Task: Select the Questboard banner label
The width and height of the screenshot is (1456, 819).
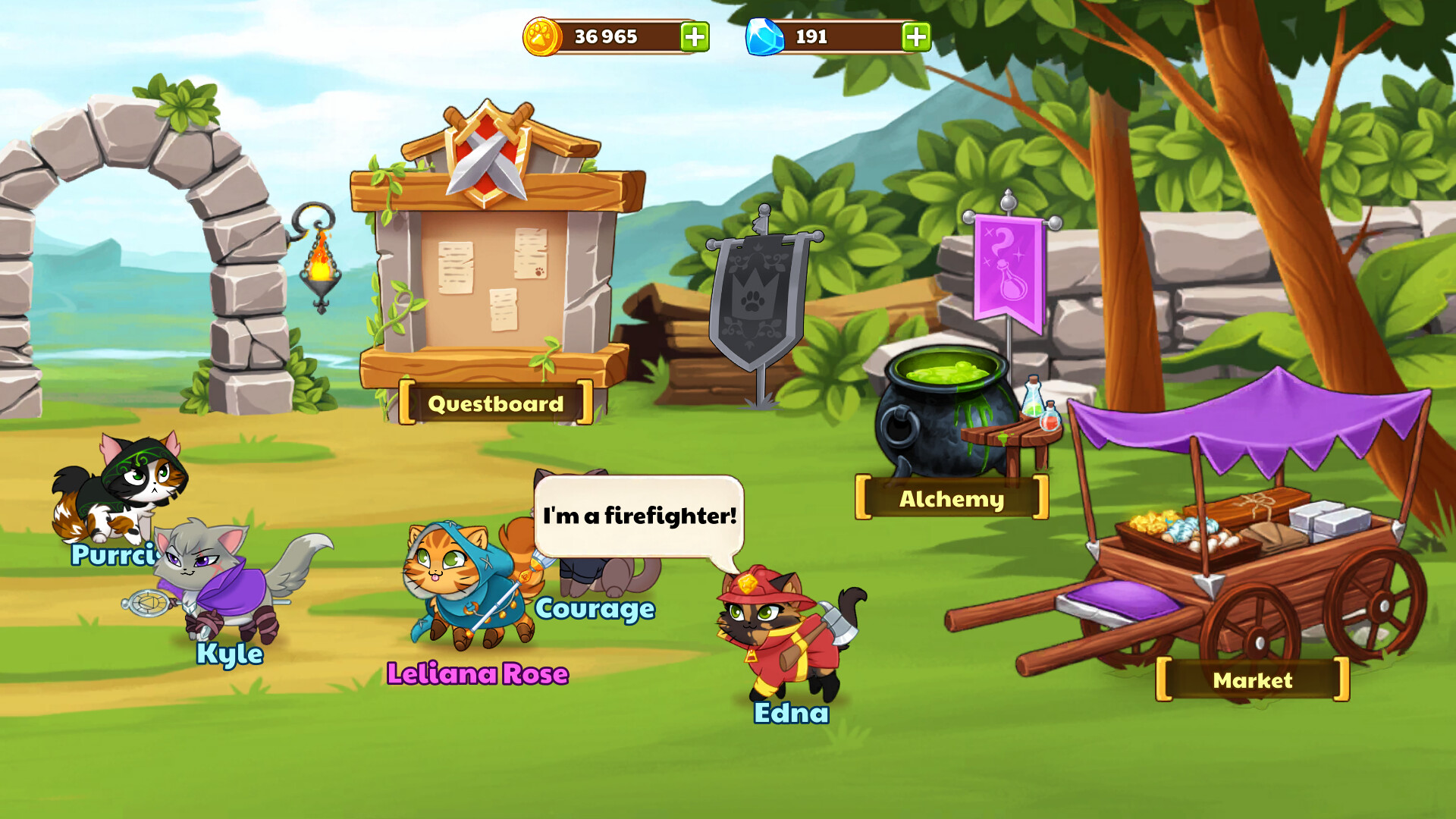Action: (x=495, y=403)
